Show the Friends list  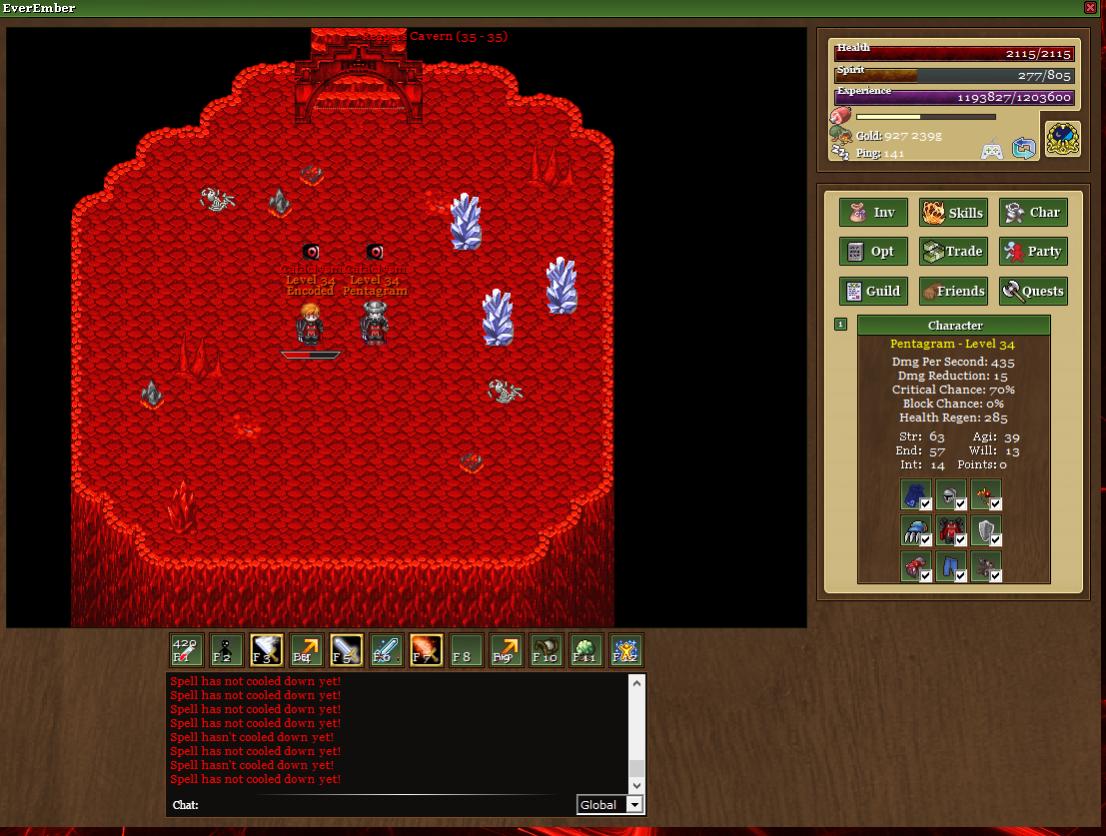(x=953, y=291)
